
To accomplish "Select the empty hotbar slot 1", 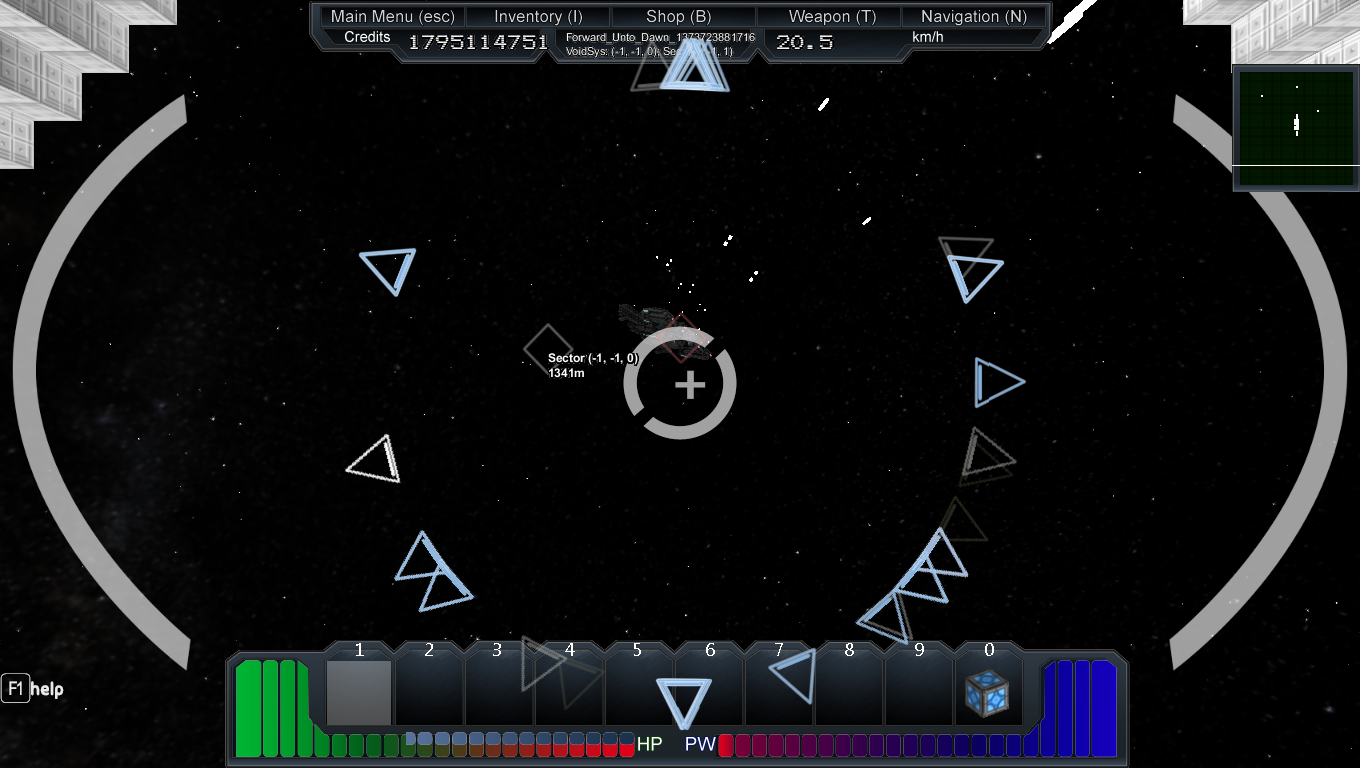I will point(358,690).
